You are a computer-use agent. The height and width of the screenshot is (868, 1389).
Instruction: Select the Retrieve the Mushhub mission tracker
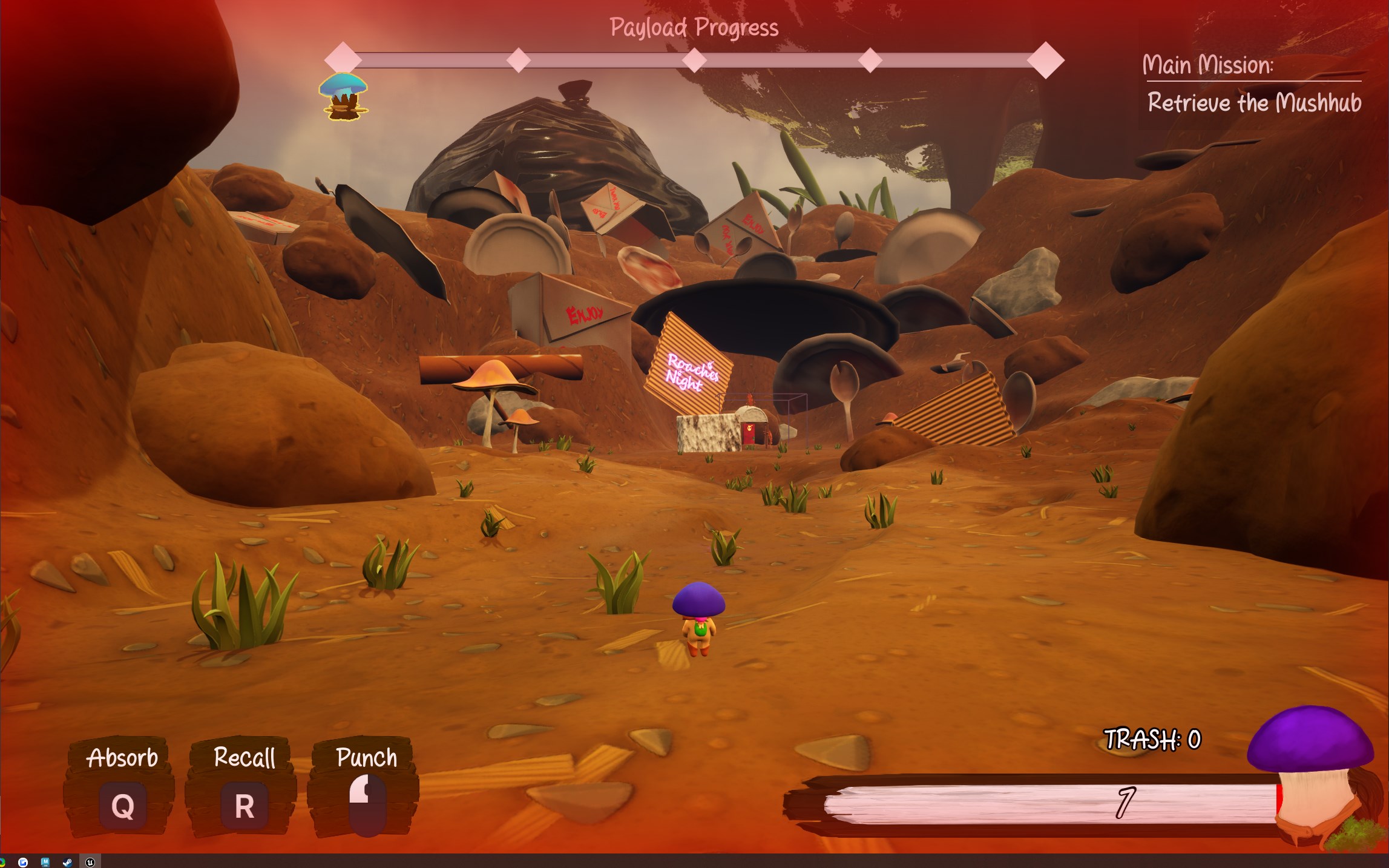click(1253, 103)
